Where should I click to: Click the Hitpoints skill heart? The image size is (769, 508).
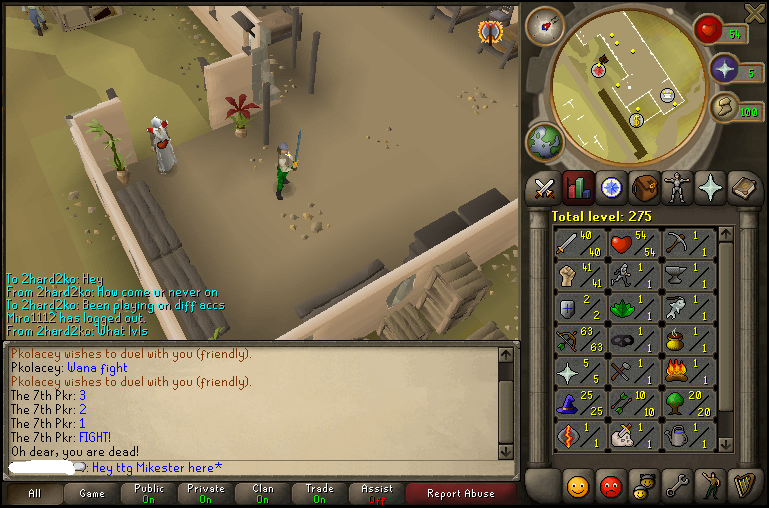click(x=635, y=244)
